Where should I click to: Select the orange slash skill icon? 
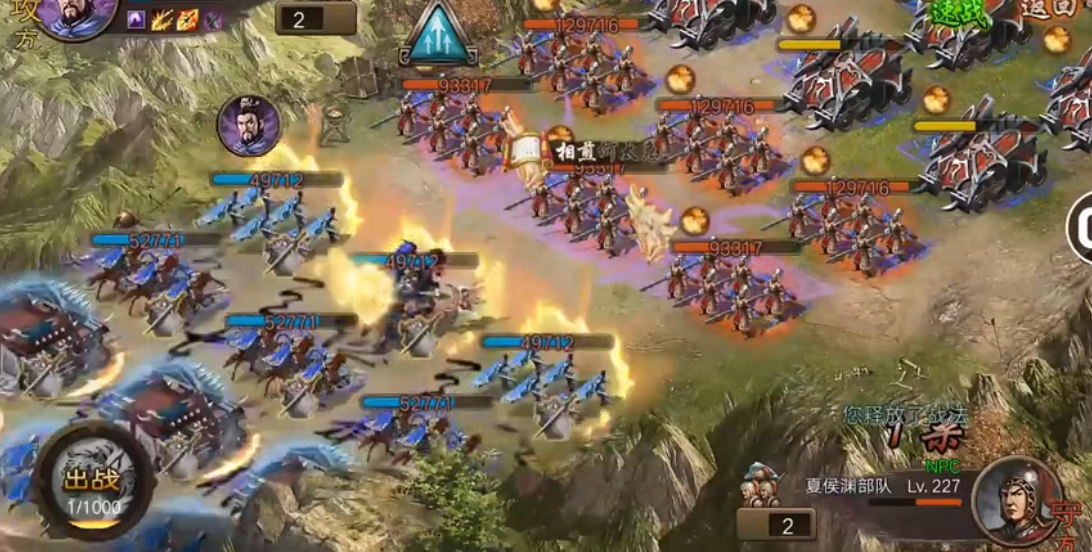187,20
